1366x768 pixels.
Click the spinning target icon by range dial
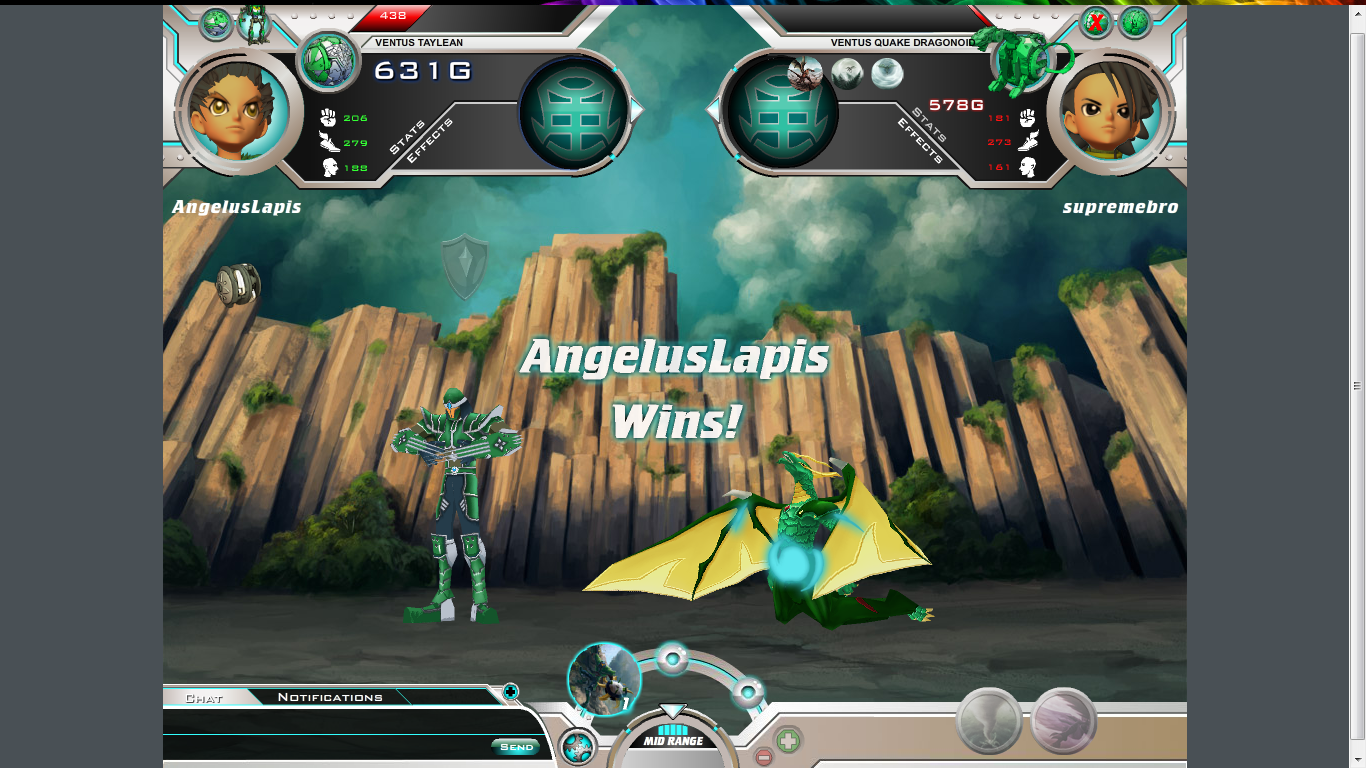click(x=578, y=747)
